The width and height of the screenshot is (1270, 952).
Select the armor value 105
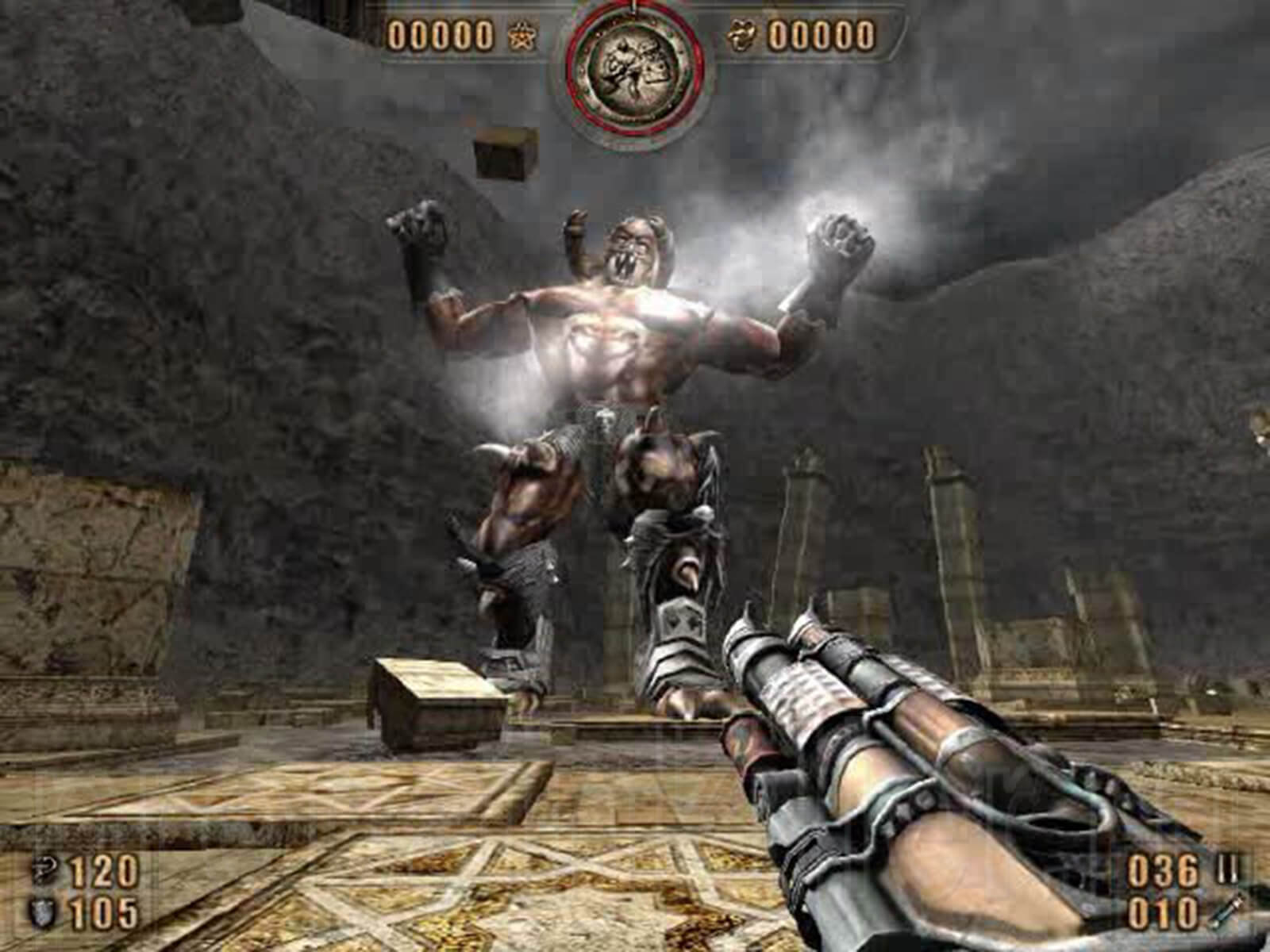pos(102,911)
